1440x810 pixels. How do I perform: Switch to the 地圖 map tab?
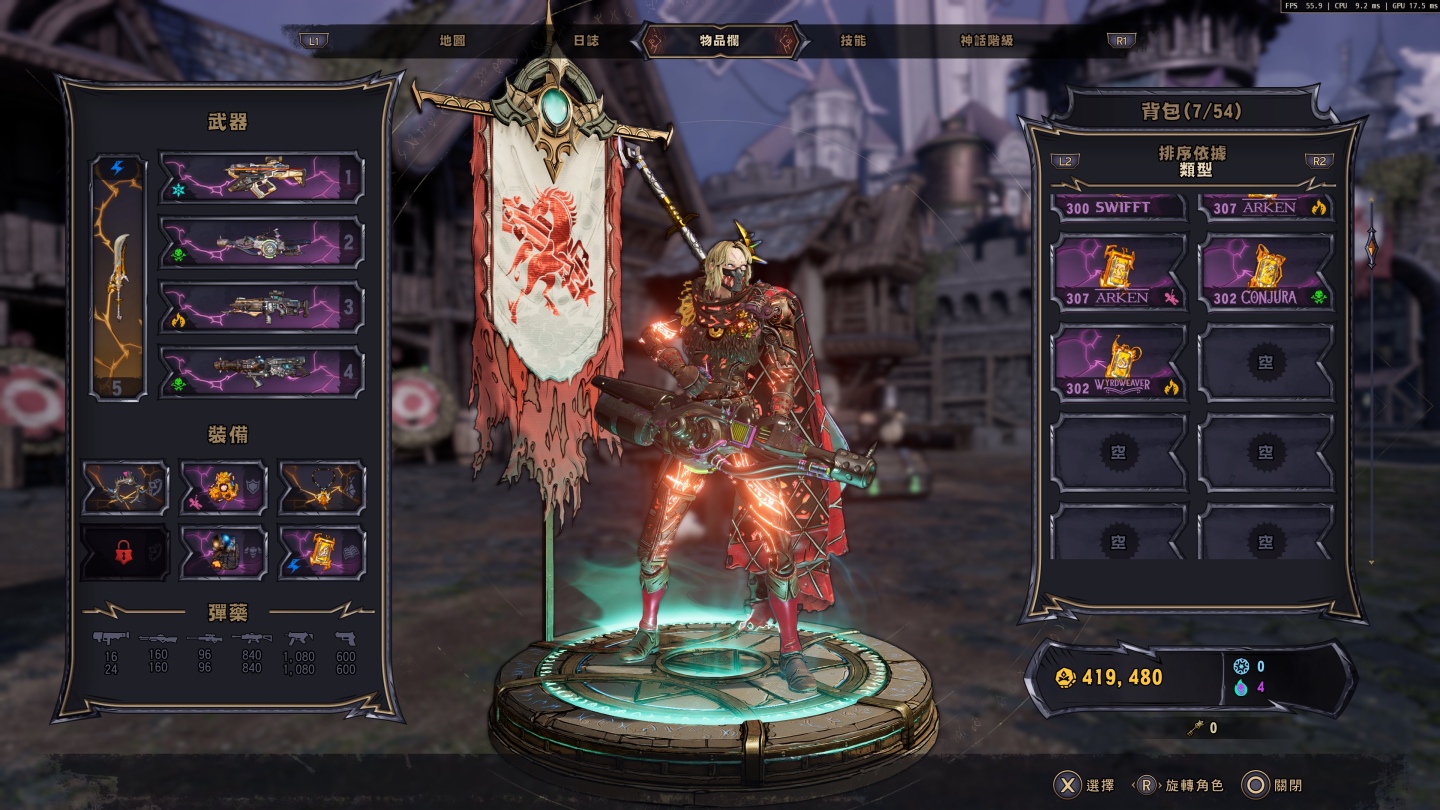pos(452,41)
